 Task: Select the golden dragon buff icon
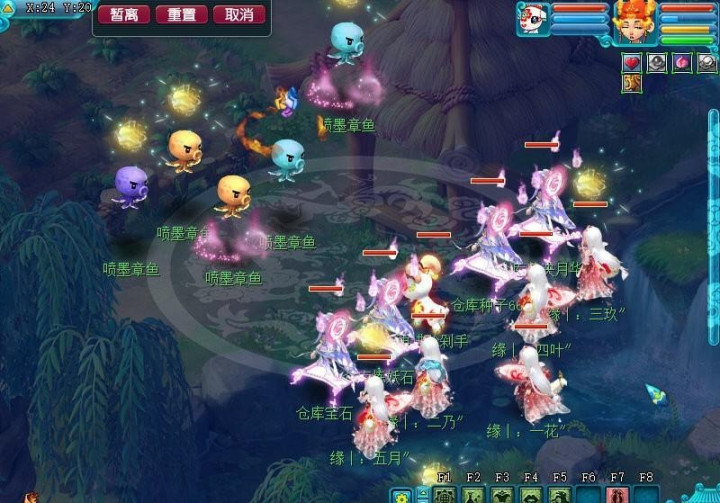(632, 82)
